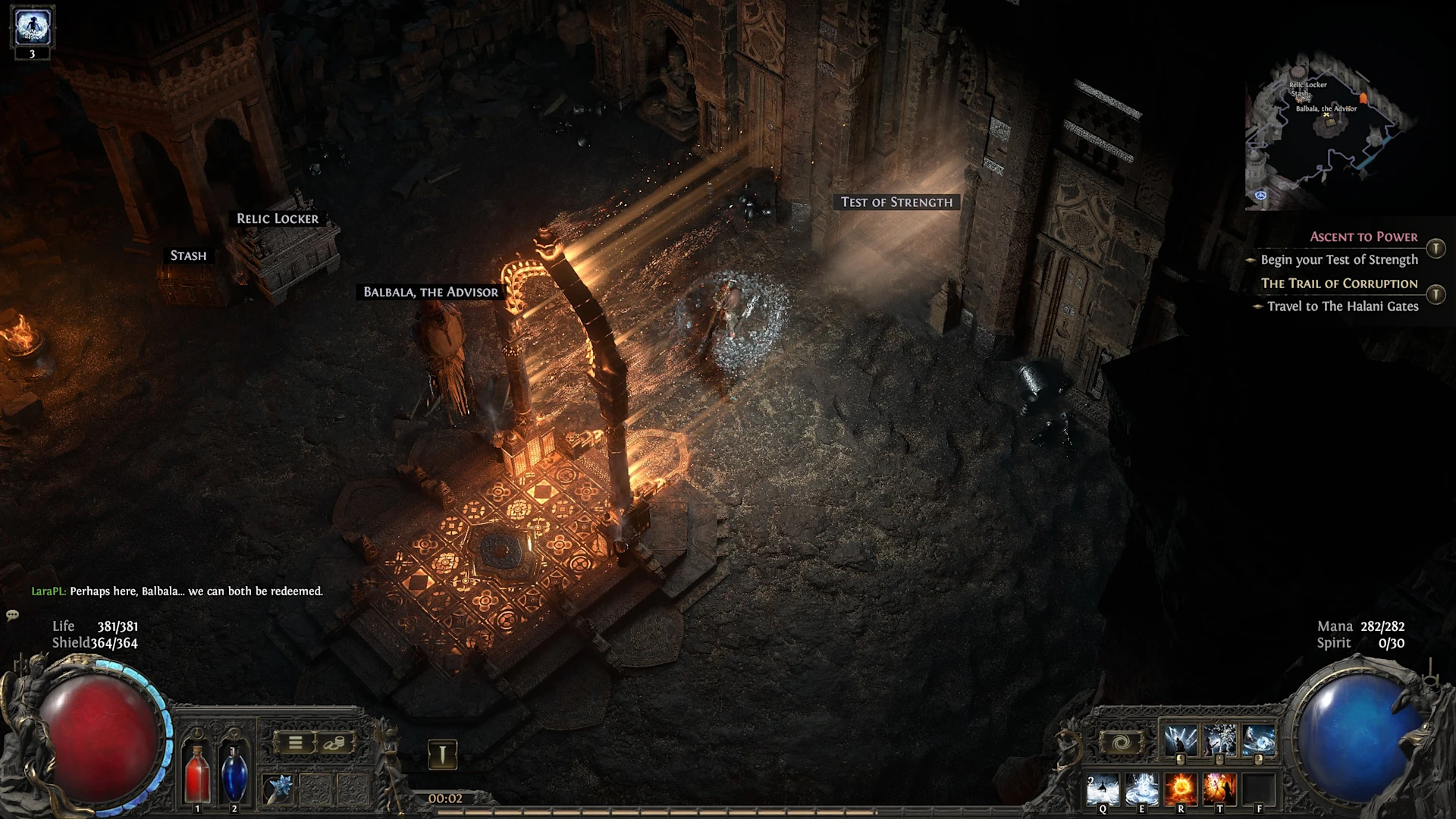Toggle the Ascent to Power quest marker
This screenshot has height=819, width=1456.
1436,249
